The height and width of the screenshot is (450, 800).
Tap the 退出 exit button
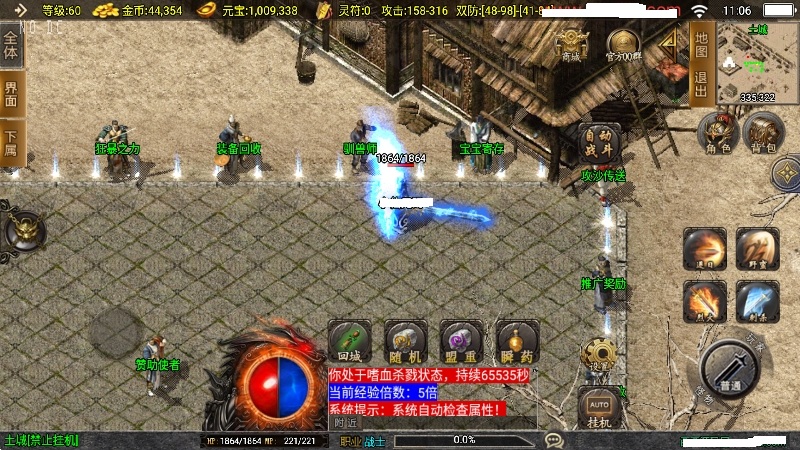pyautogui.click(x=701, y=85)
